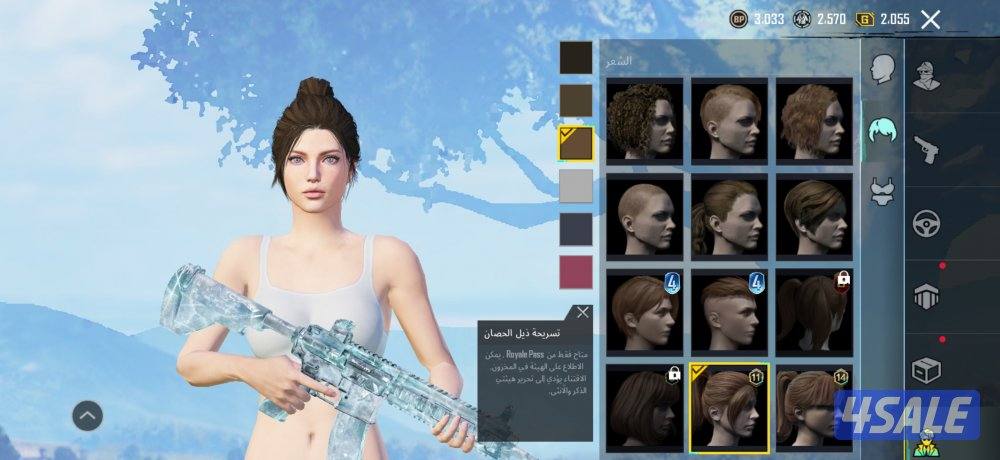Open the cyan hair tab

click(881, 131)
